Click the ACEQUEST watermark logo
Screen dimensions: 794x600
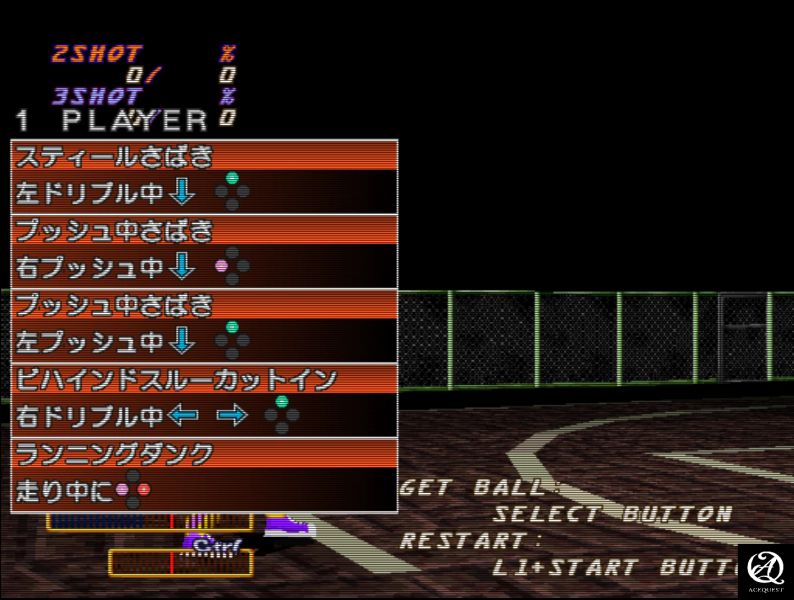click(x=765, y=571)
